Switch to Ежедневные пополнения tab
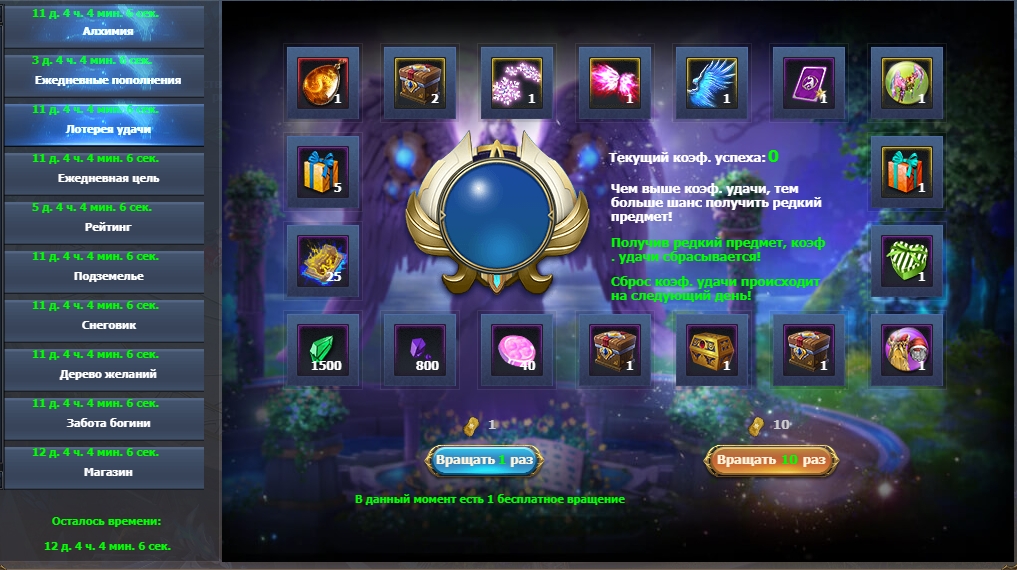The width and height of the screenshot is (1017, 570). point(108,75)
